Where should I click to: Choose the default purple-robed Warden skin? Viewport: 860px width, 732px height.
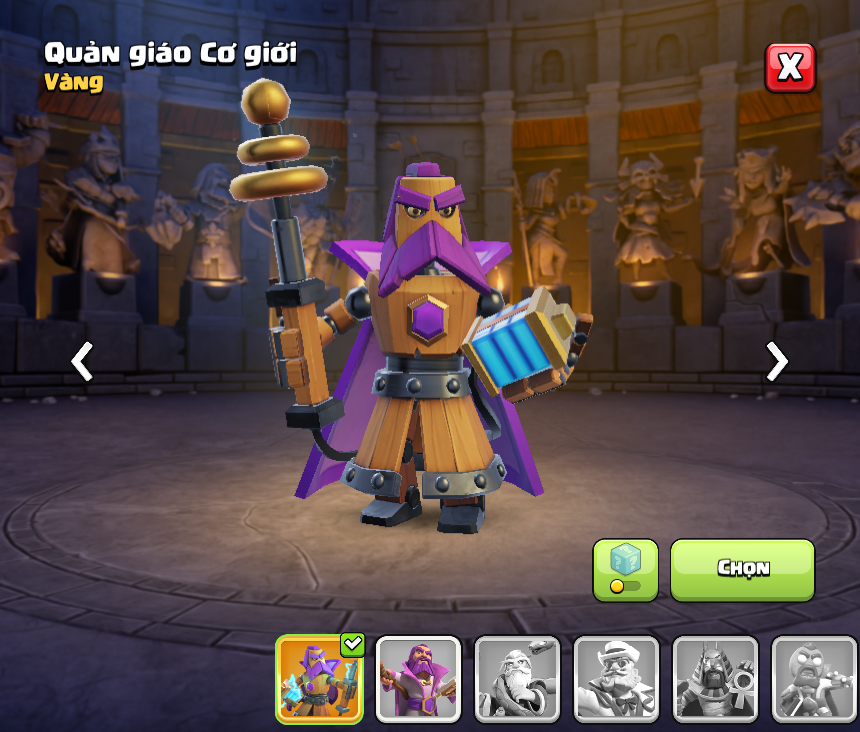pos(418,679)
